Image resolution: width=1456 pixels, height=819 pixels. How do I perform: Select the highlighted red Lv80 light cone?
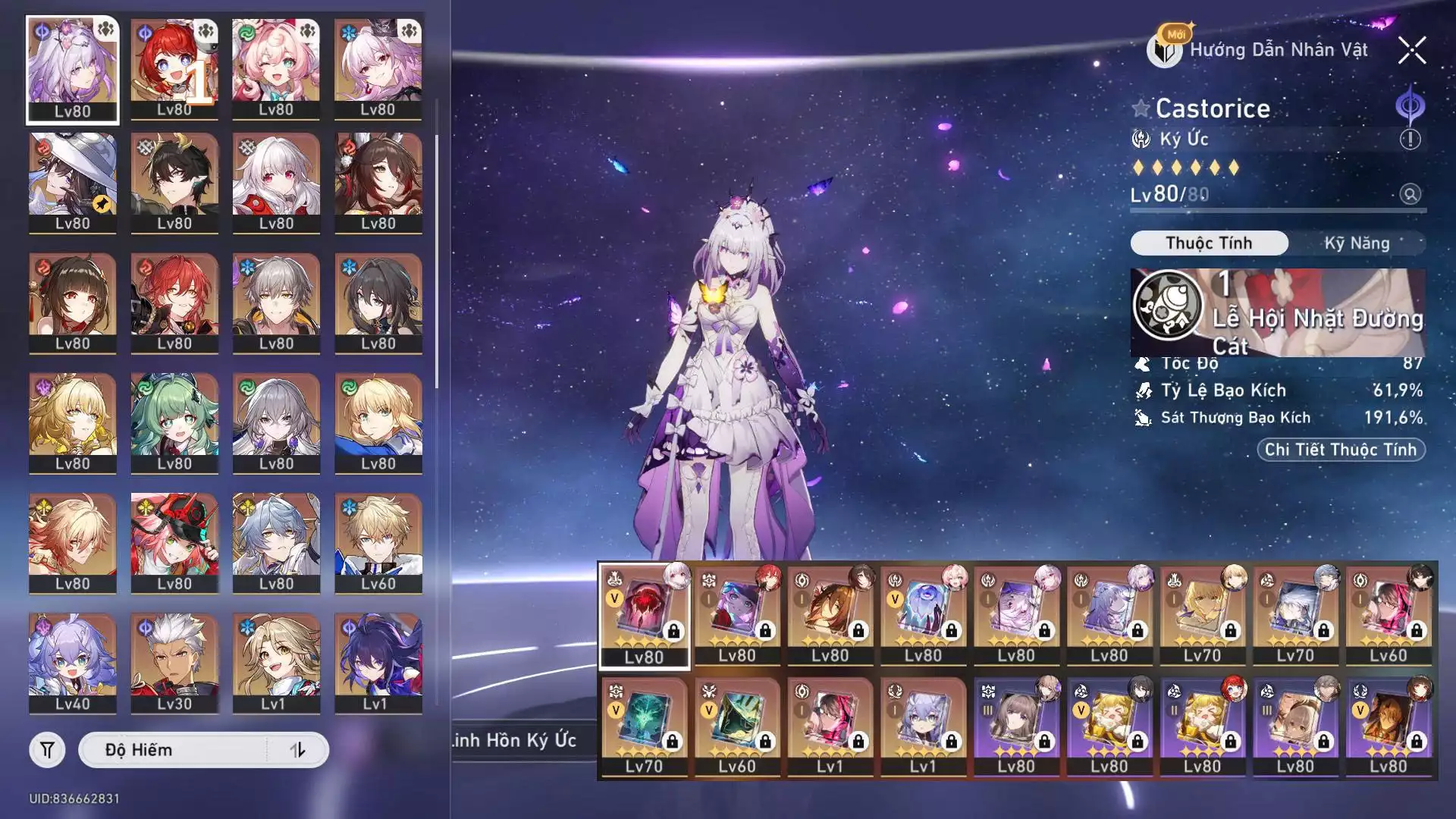(x=645, y=615)
